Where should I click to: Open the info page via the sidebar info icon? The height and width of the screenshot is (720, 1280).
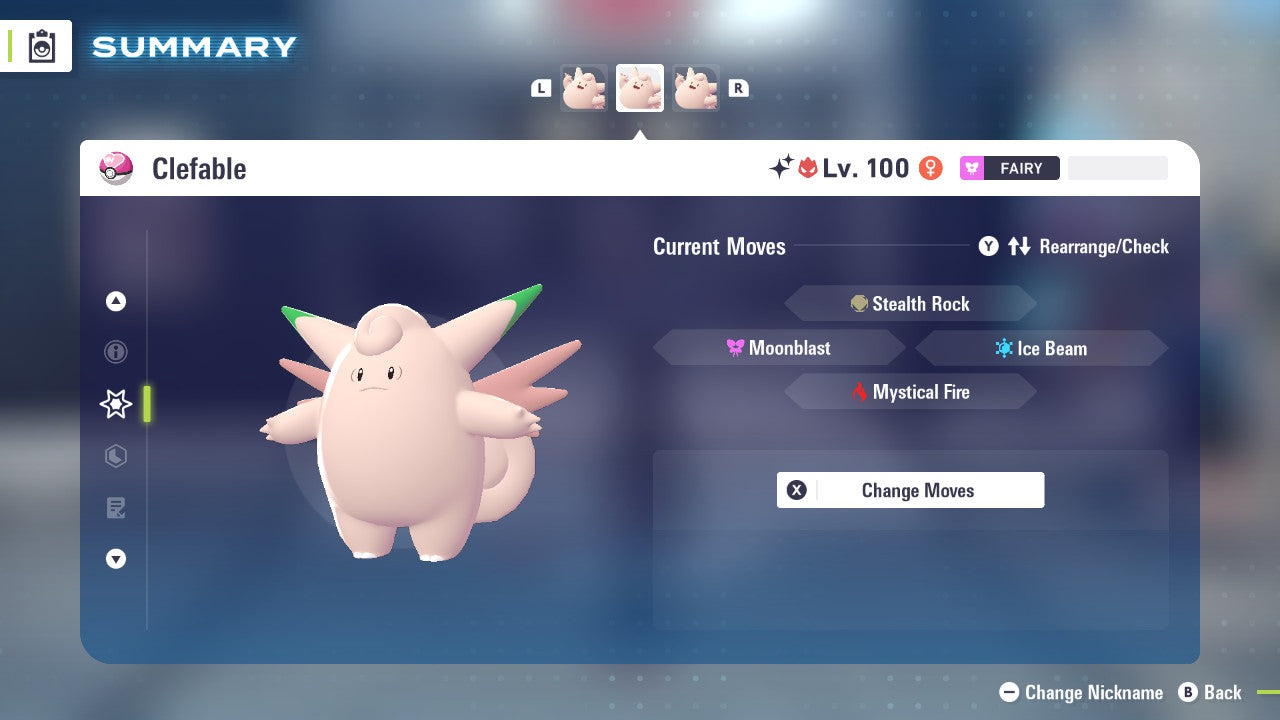pos(115,352)
